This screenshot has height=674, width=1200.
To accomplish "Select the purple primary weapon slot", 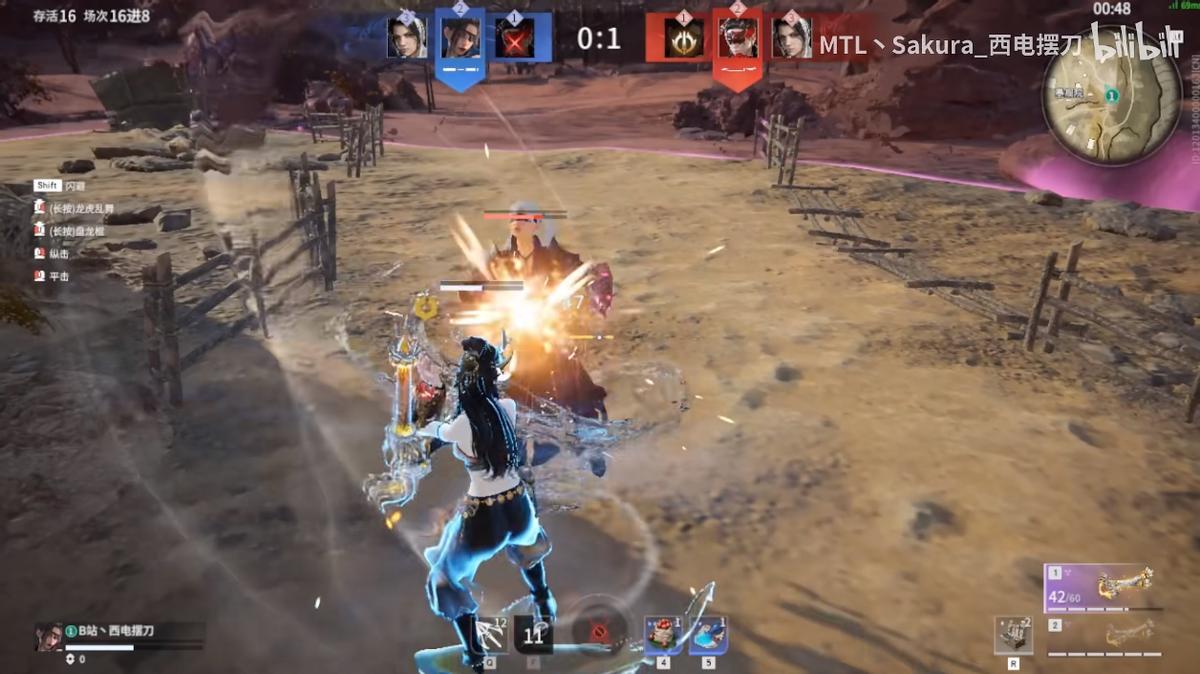I will pos(1103,588).
